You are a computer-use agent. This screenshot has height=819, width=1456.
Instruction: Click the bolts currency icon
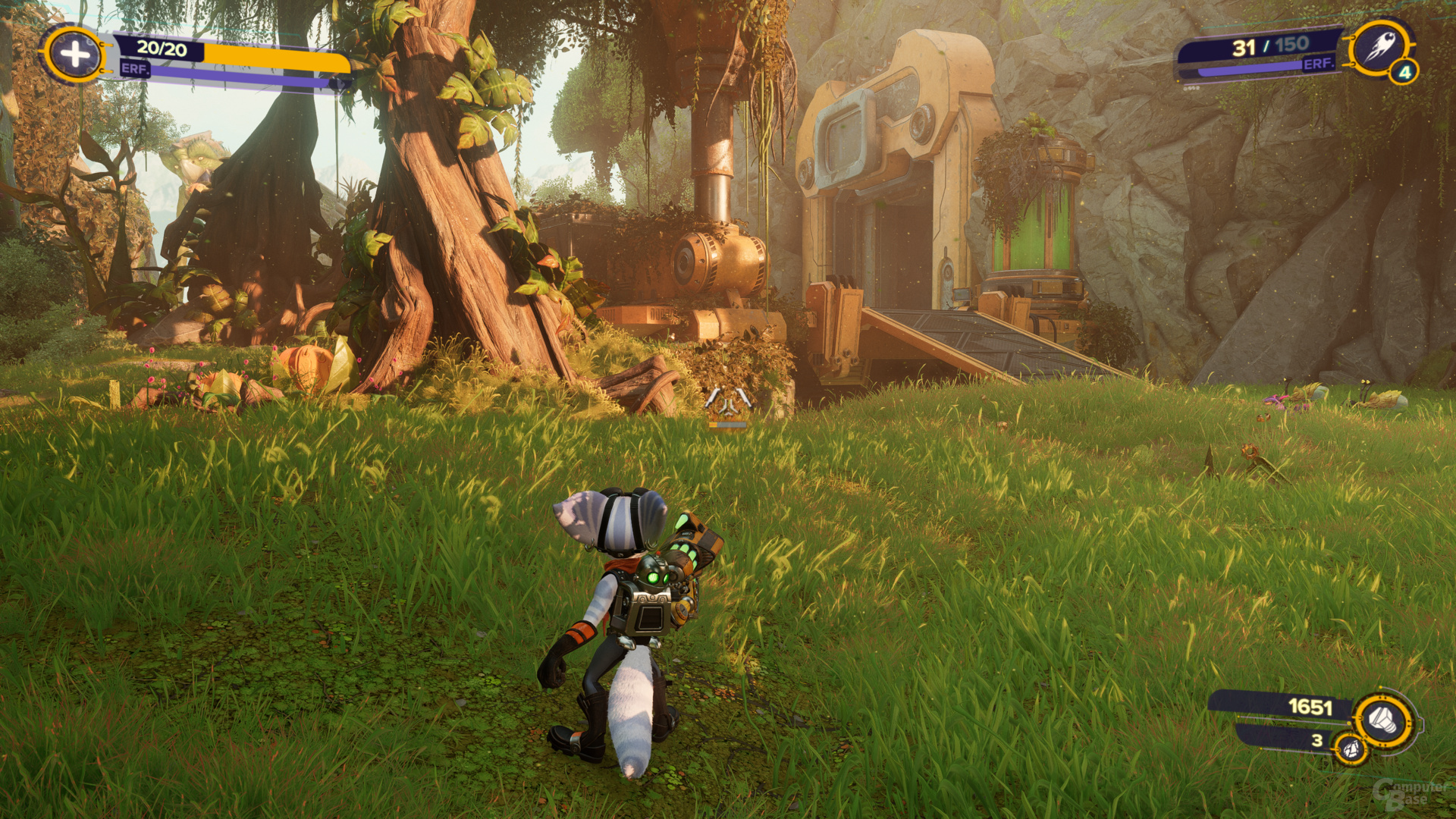tap(1383, 718)
